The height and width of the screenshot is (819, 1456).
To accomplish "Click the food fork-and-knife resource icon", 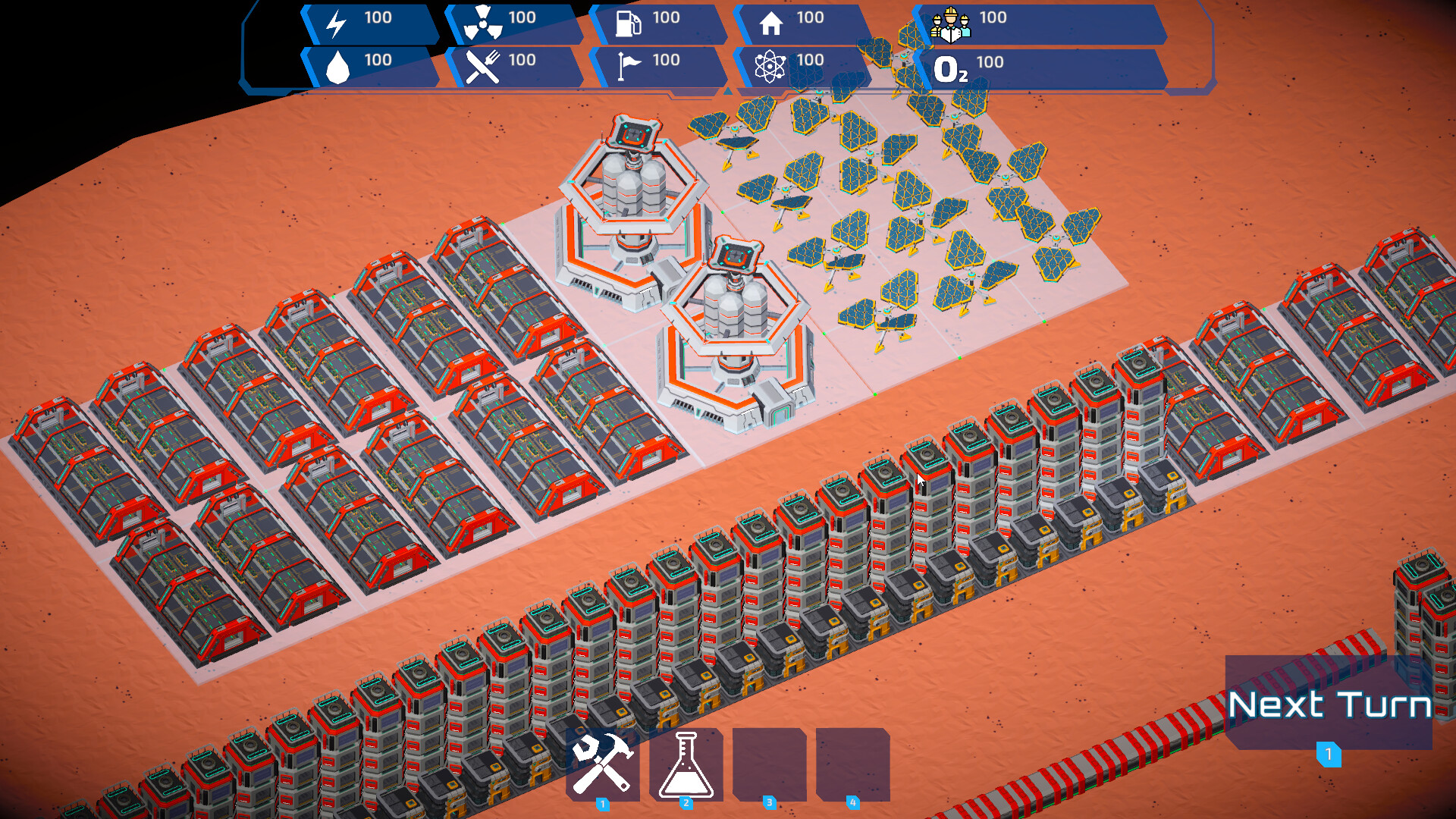I will 483,67.
